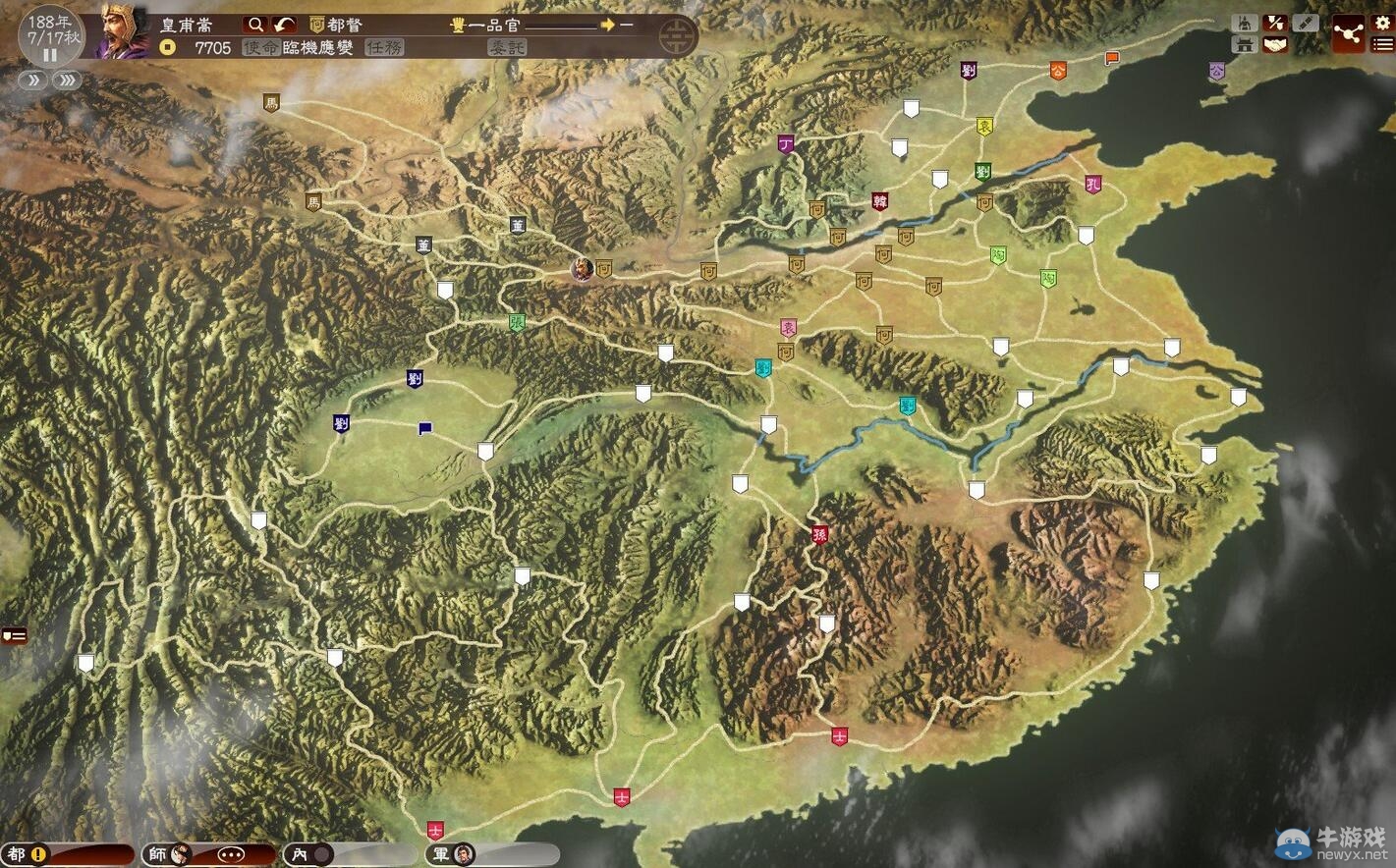Toggle the crossed shields faction icon
Screen dimensions: 1396x868
pos(1275,23)
